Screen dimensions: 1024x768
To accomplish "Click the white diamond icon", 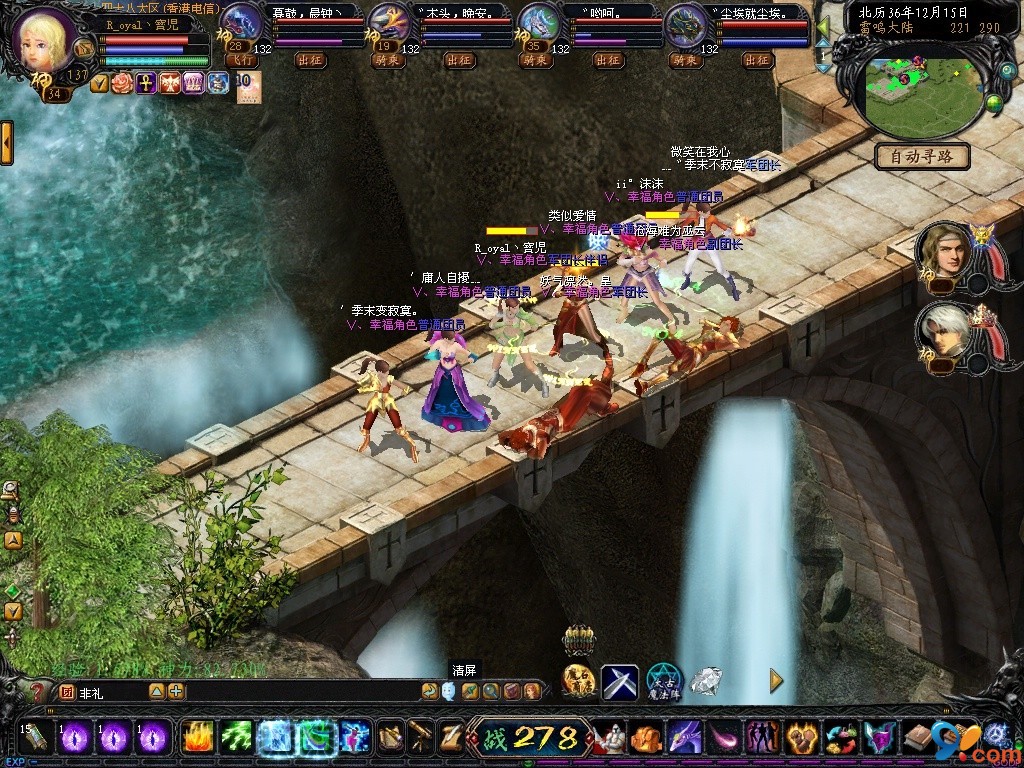I will (x=706, y=681).
